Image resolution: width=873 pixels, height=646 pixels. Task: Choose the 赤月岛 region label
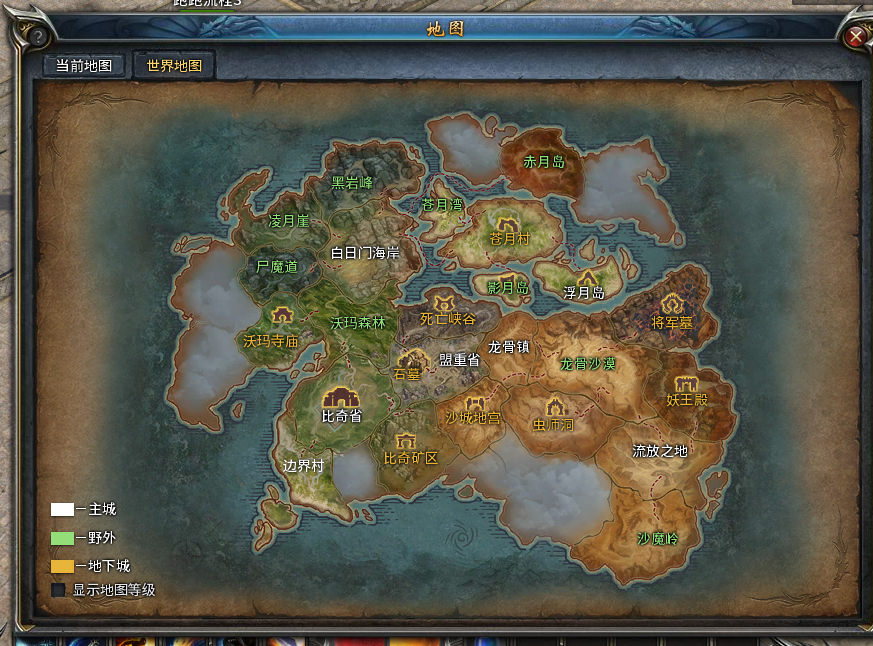(544, 161)
